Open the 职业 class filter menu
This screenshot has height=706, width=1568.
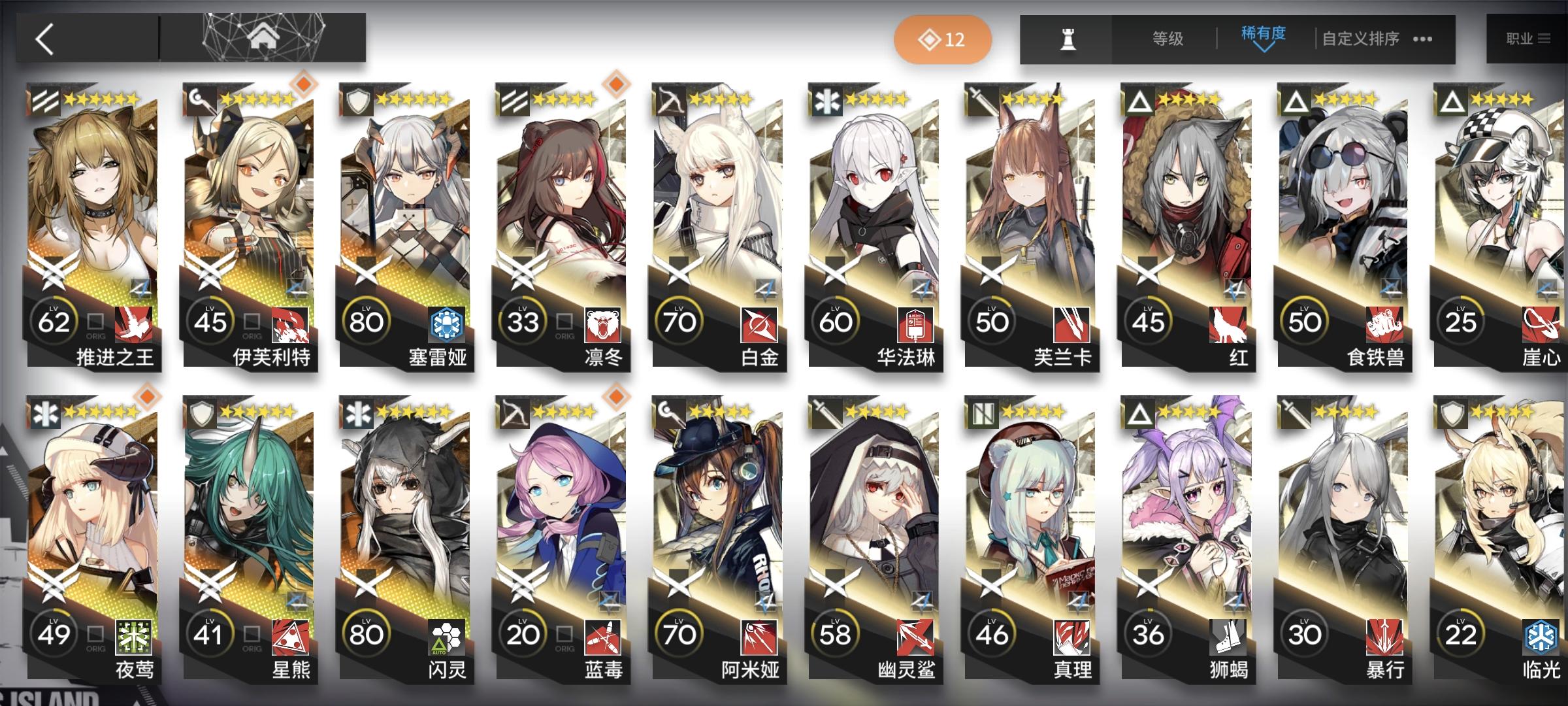coord(1529,37)
